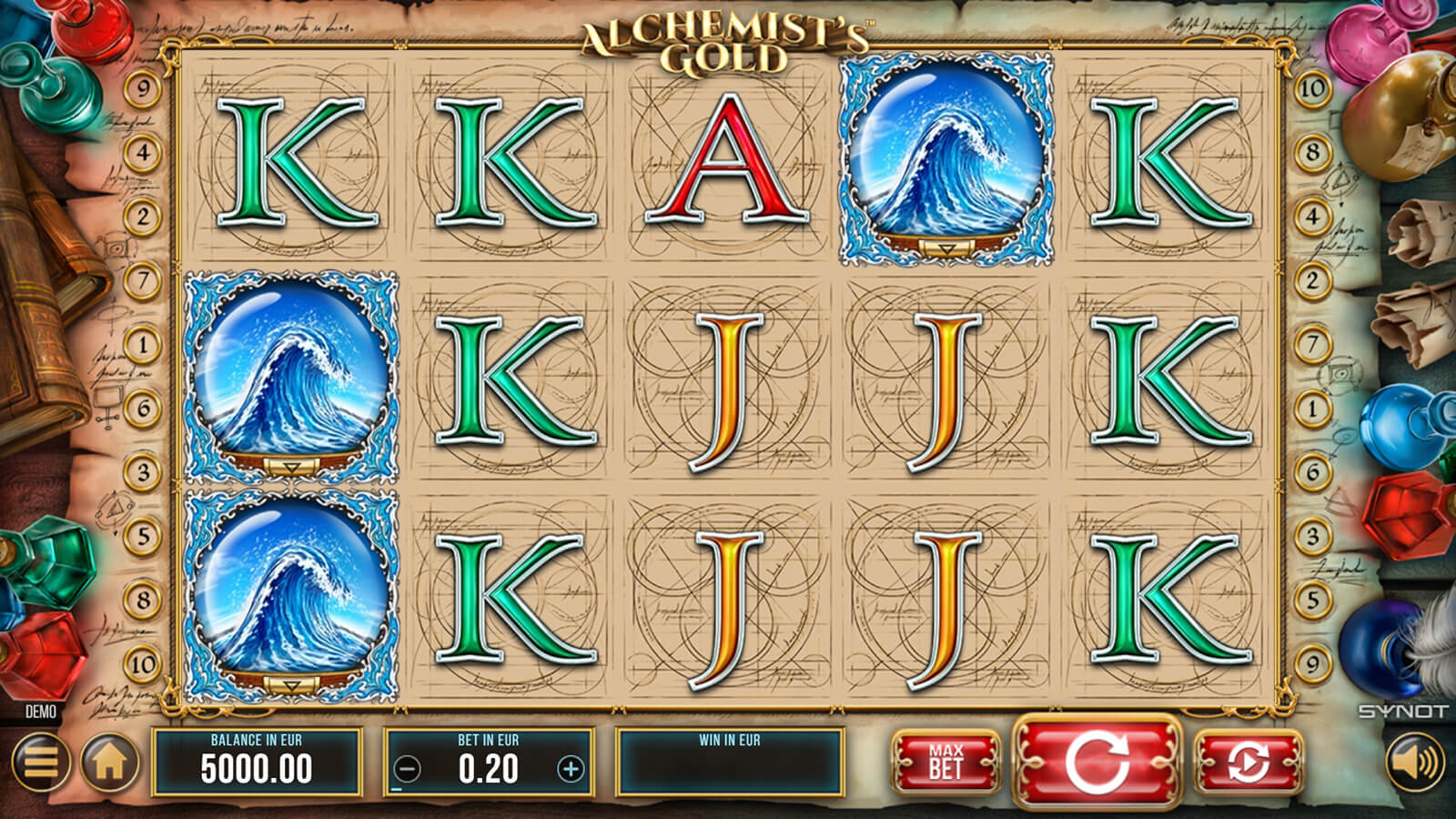Viewport: 1456px width, 819px height.
Task: Go to the home screen
Action: point(110,761)
